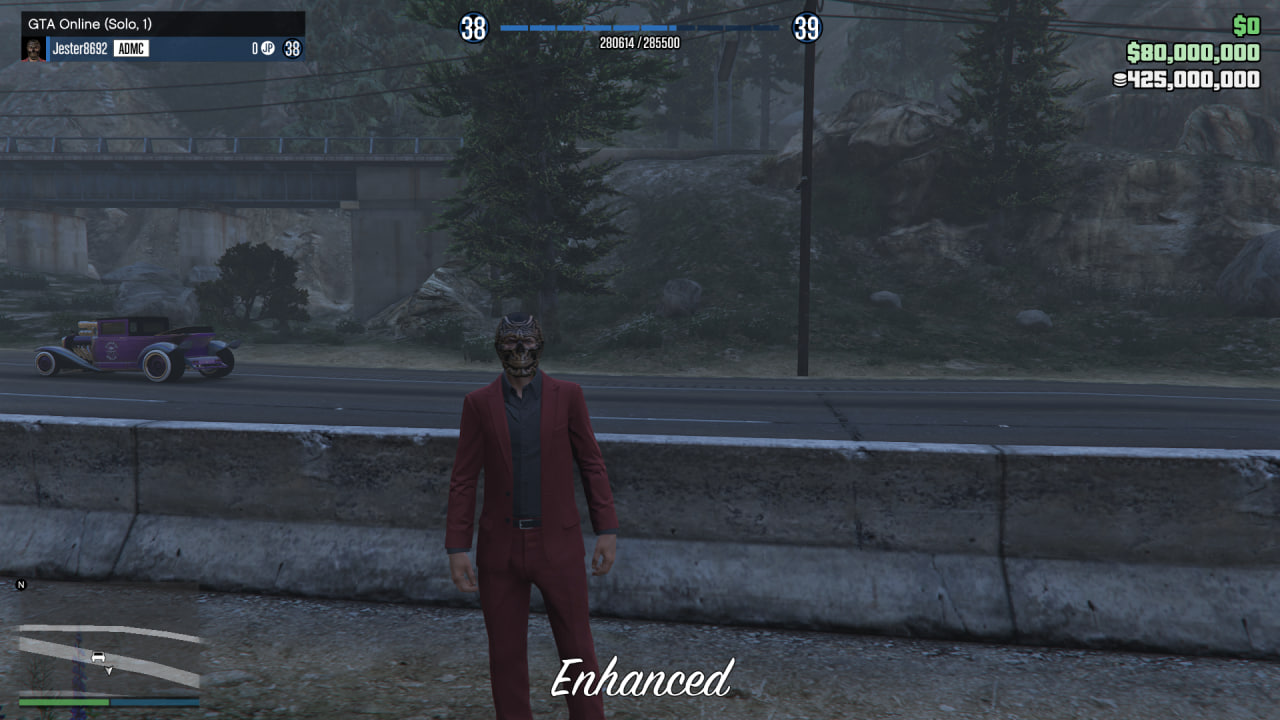Click Jester8692's player avatar thumbnail
1280x720 pixels.
click(33, 49)
